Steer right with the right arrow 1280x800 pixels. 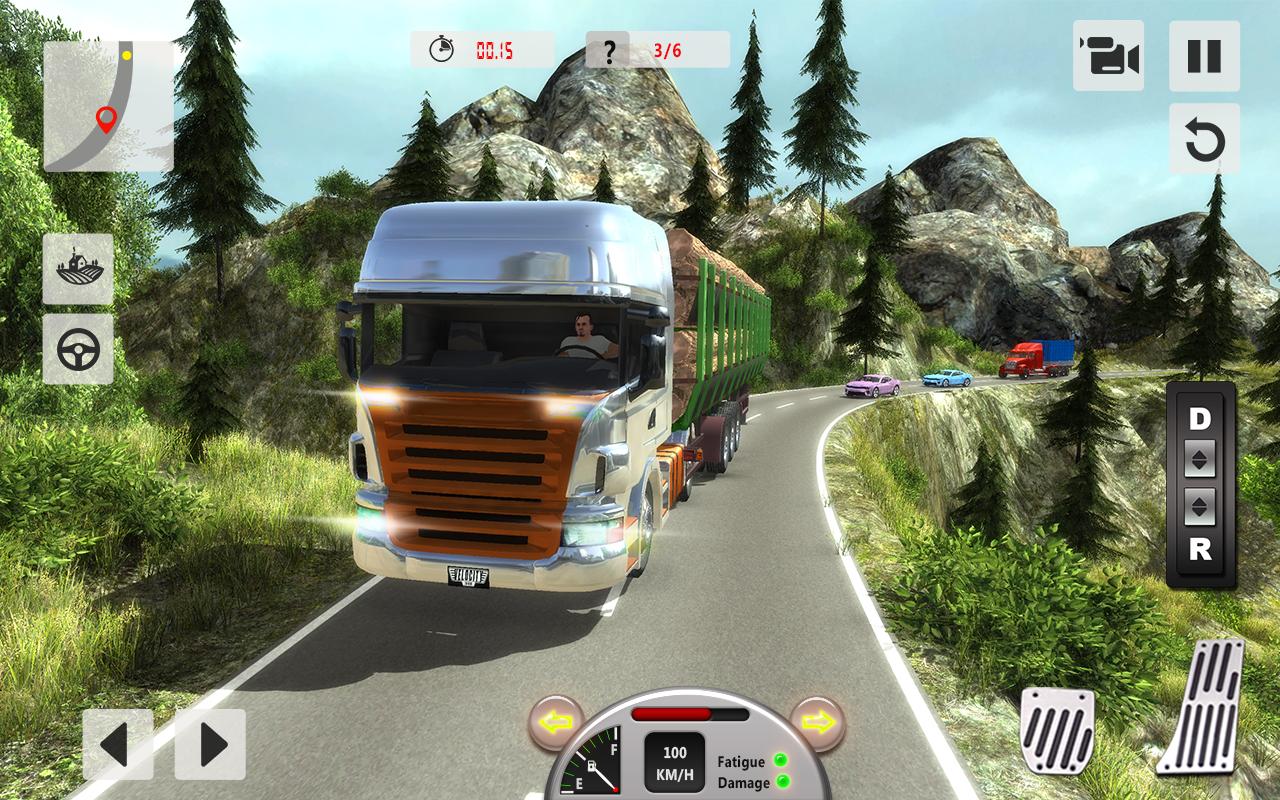pyautogui.click(x=210, y=744)
